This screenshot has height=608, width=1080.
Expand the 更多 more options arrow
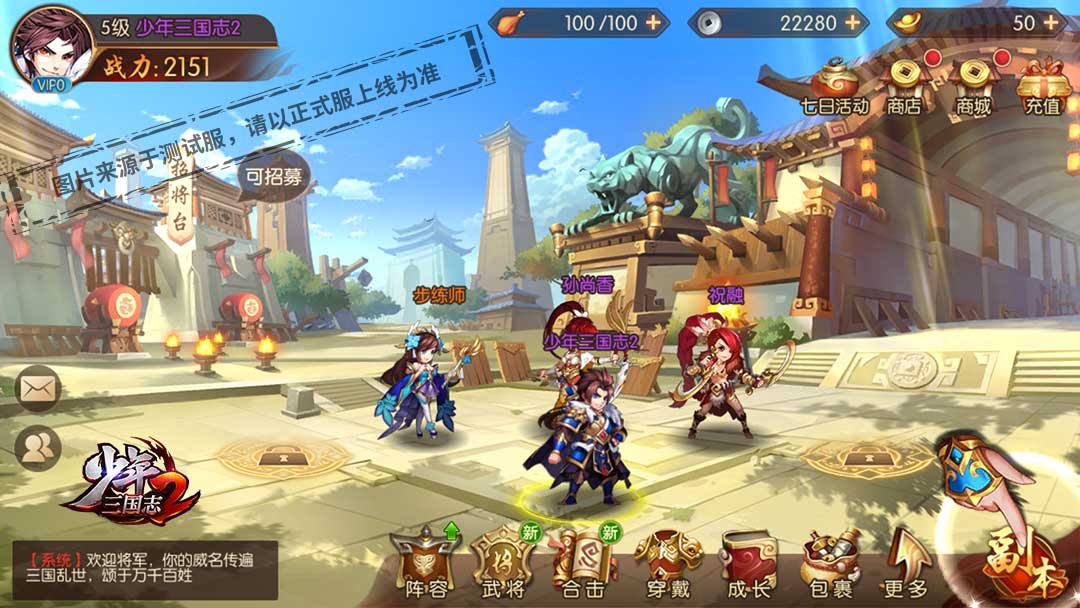[x=906, y=563]
